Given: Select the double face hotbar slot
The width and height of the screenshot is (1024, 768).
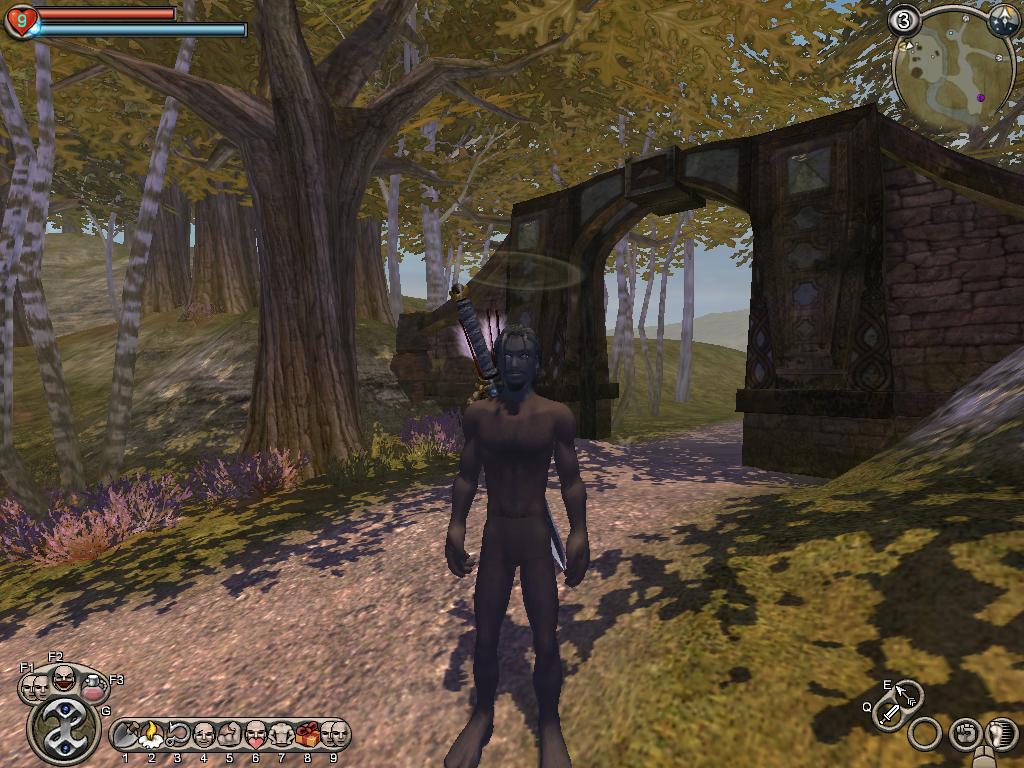Looking at the screenshot, I should (334, 736).
